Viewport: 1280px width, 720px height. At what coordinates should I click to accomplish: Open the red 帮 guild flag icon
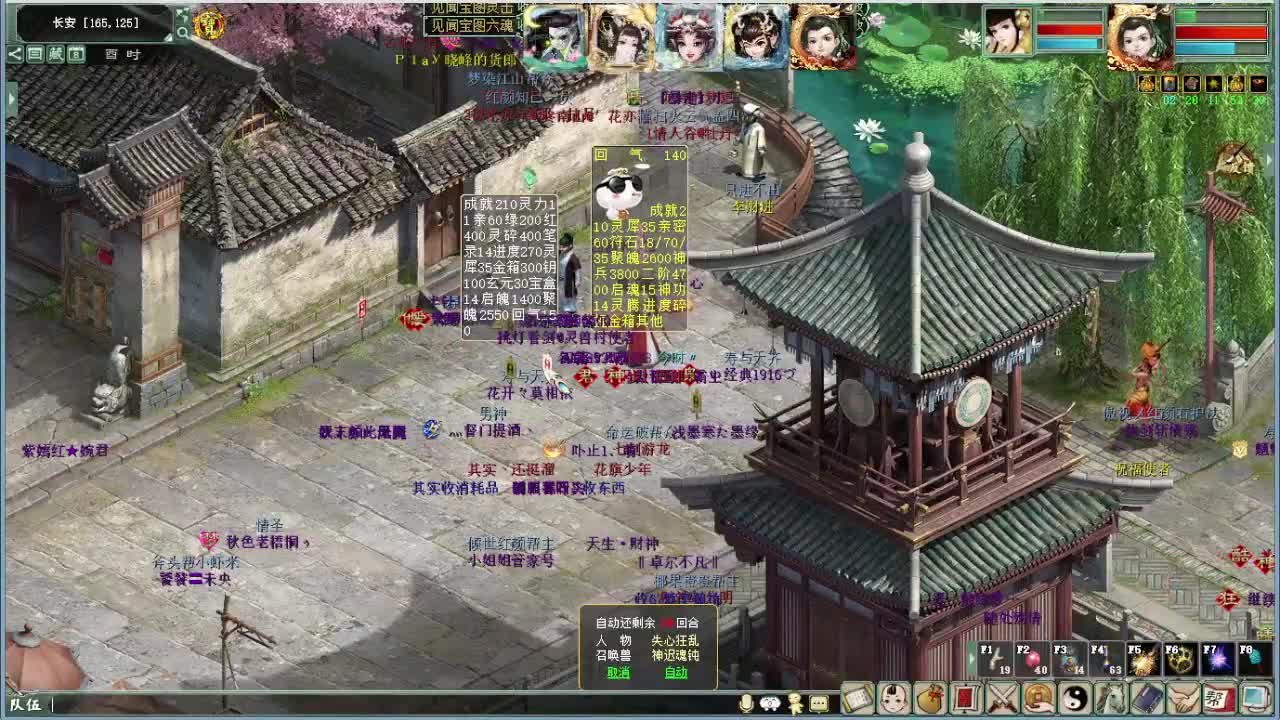point(1220,700)
